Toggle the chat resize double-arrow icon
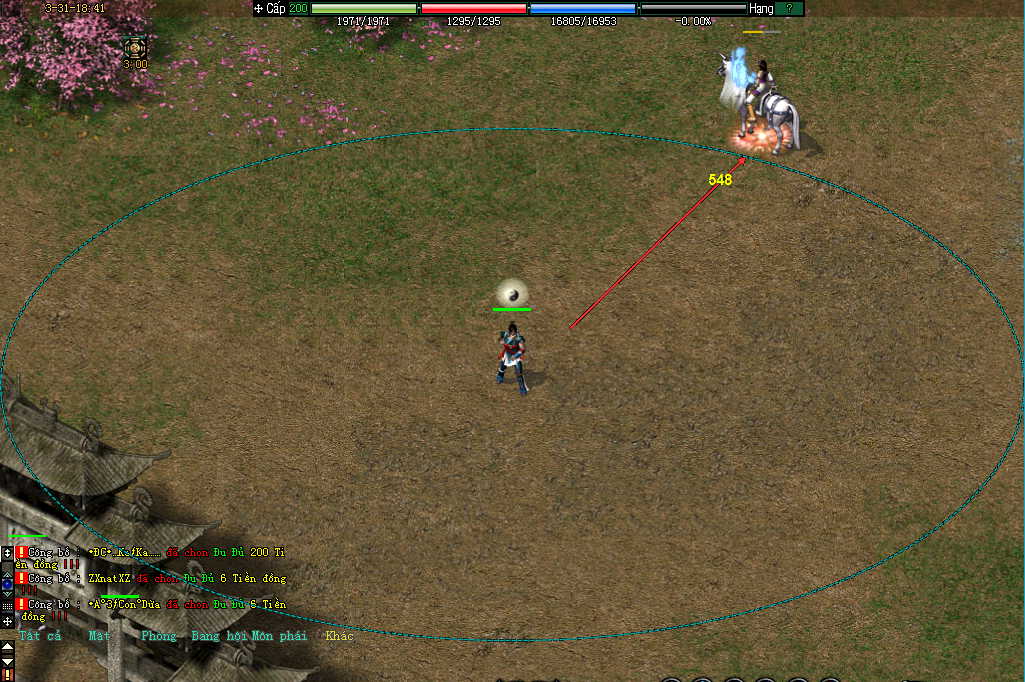1025x682 pixels. (7, 552)
